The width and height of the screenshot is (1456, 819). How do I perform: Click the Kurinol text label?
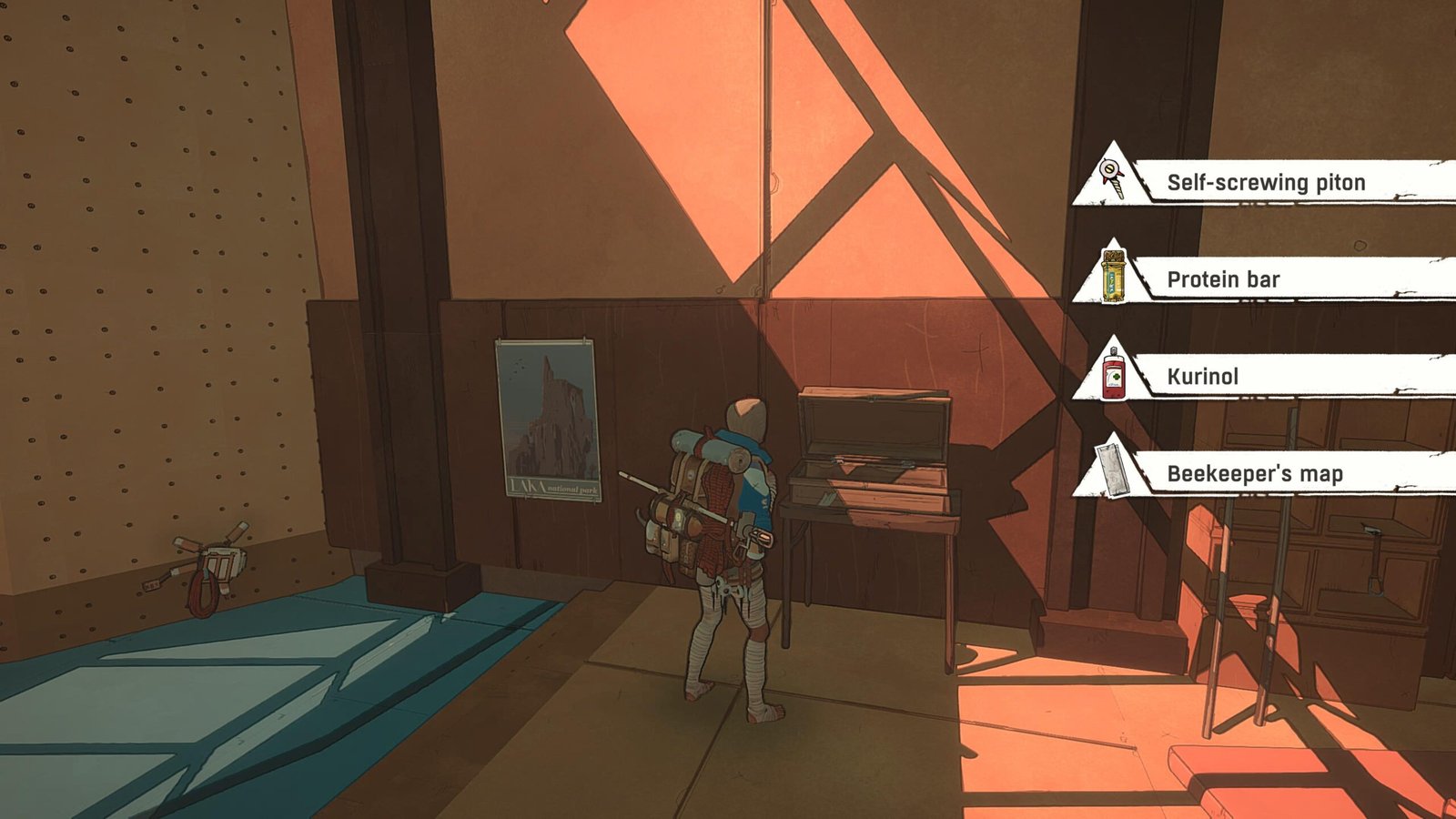pos(1201,377)
